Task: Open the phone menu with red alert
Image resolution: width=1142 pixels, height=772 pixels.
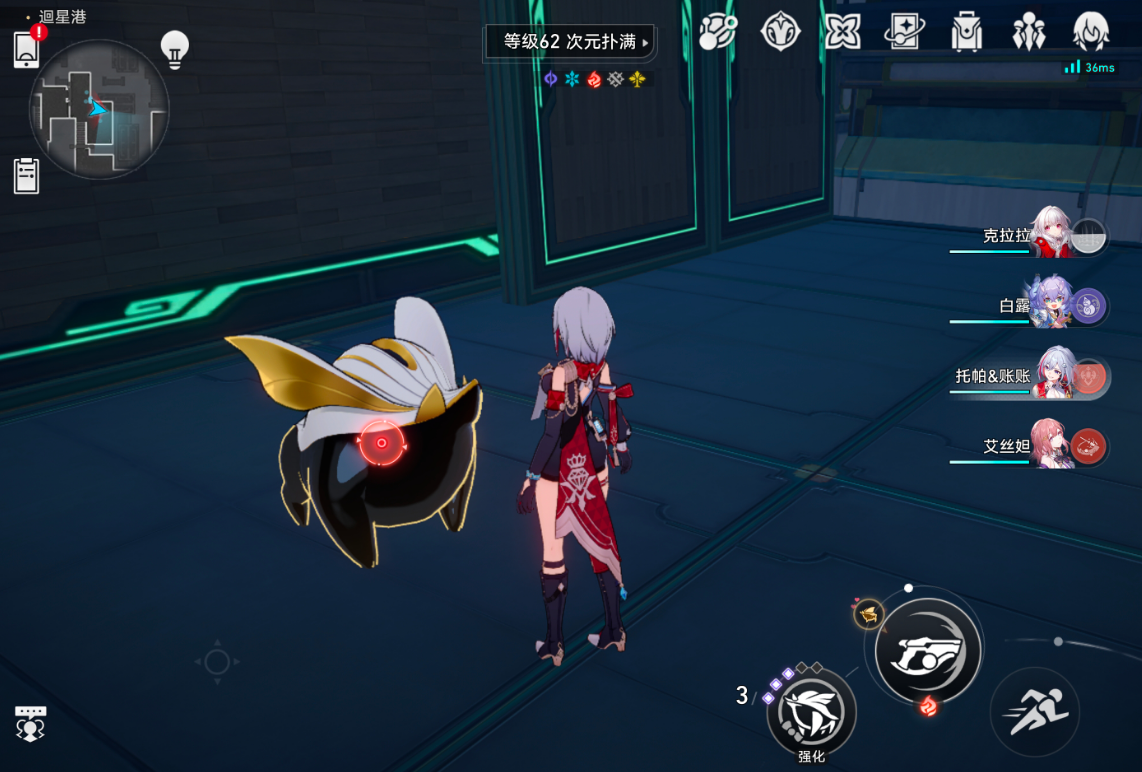Action: pyautogui.click(x=27, y=48)
